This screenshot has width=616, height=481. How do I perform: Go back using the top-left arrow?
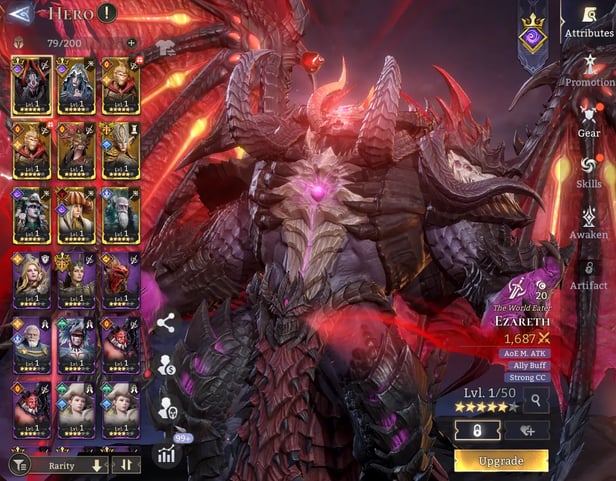(x=20, y=14)
